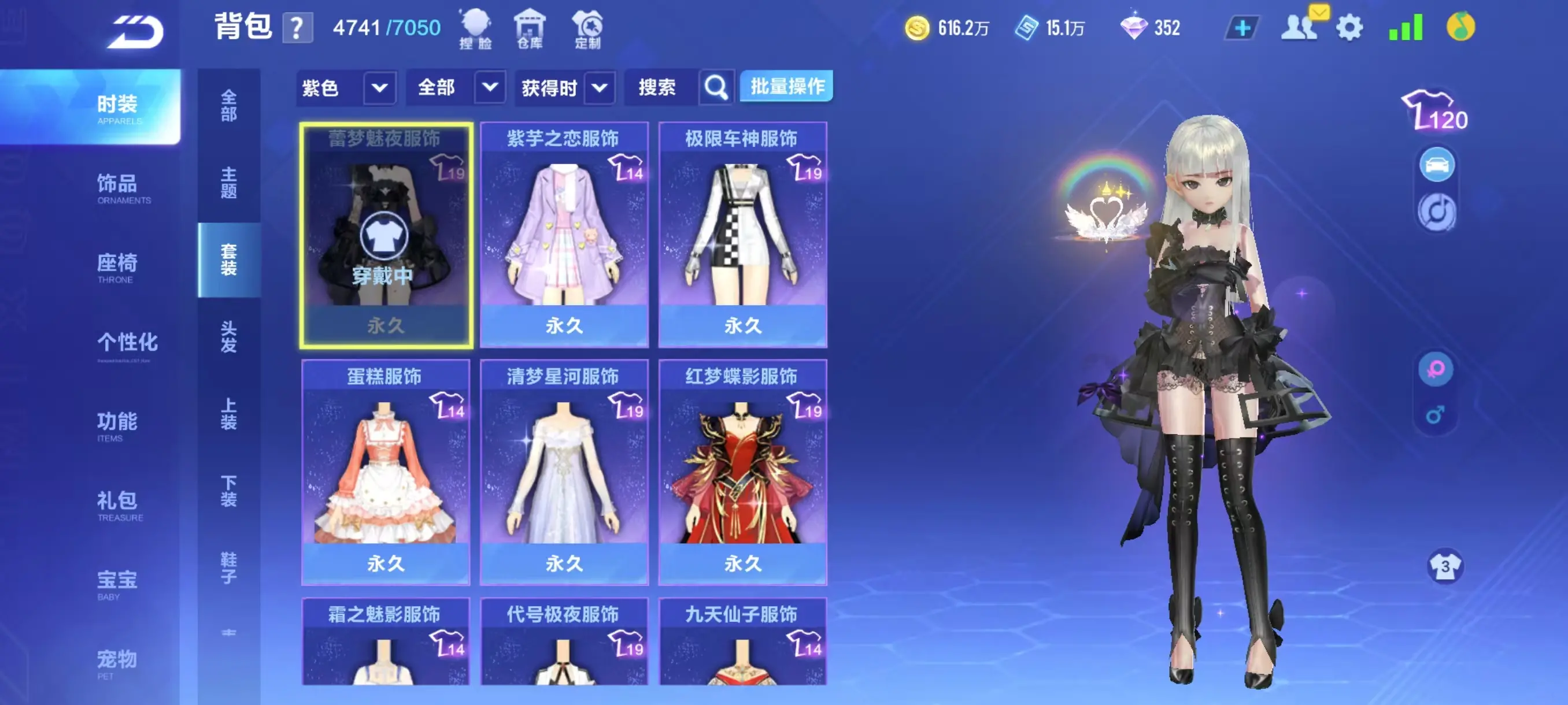The image size is (1568, 705).
Task: Expand the 全部 category filter dropdown
Action: [455, 88]
